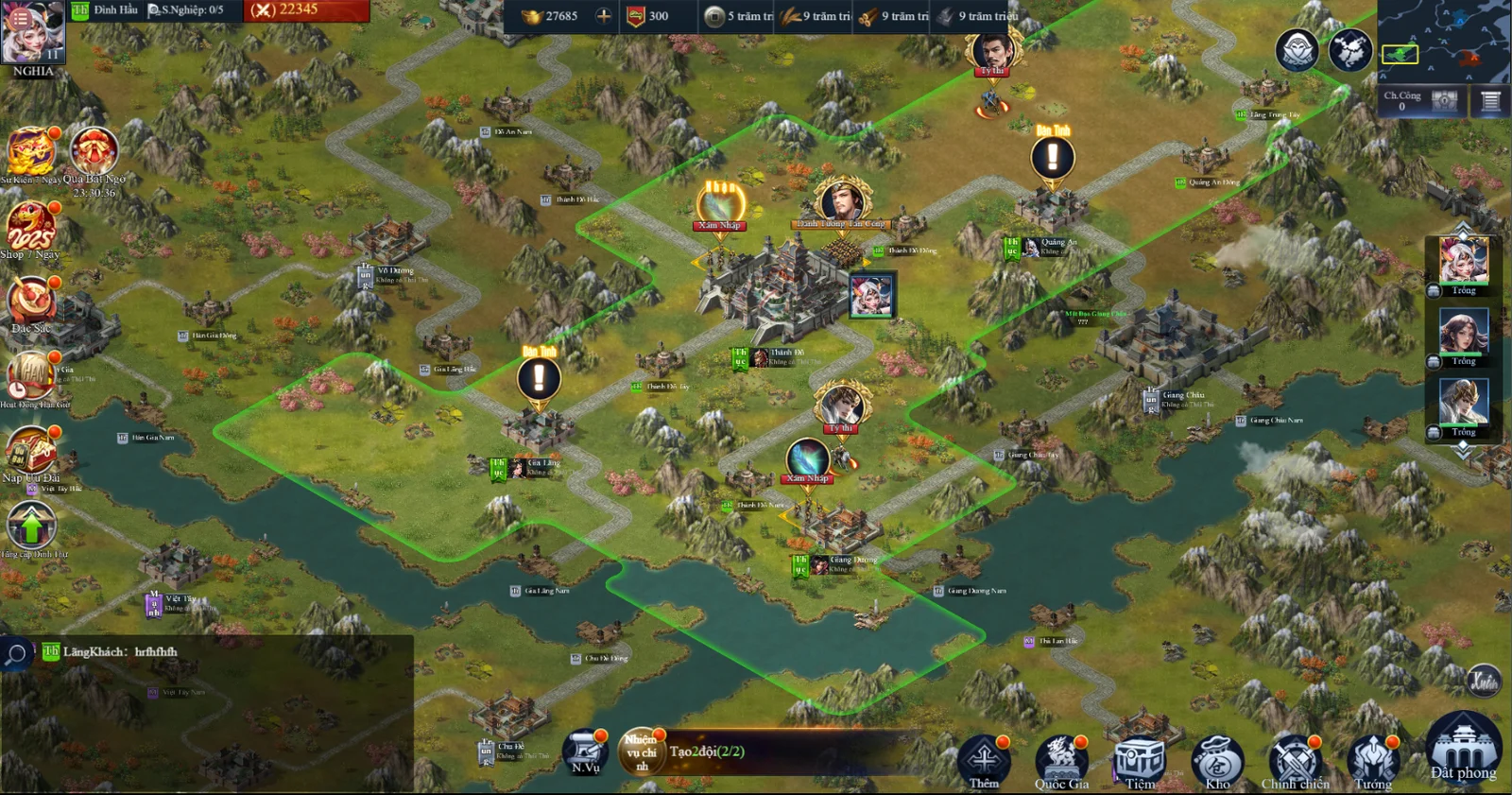Open the Shop 7 Ngày snake icon
The image size is (1512, 795).
30,227
